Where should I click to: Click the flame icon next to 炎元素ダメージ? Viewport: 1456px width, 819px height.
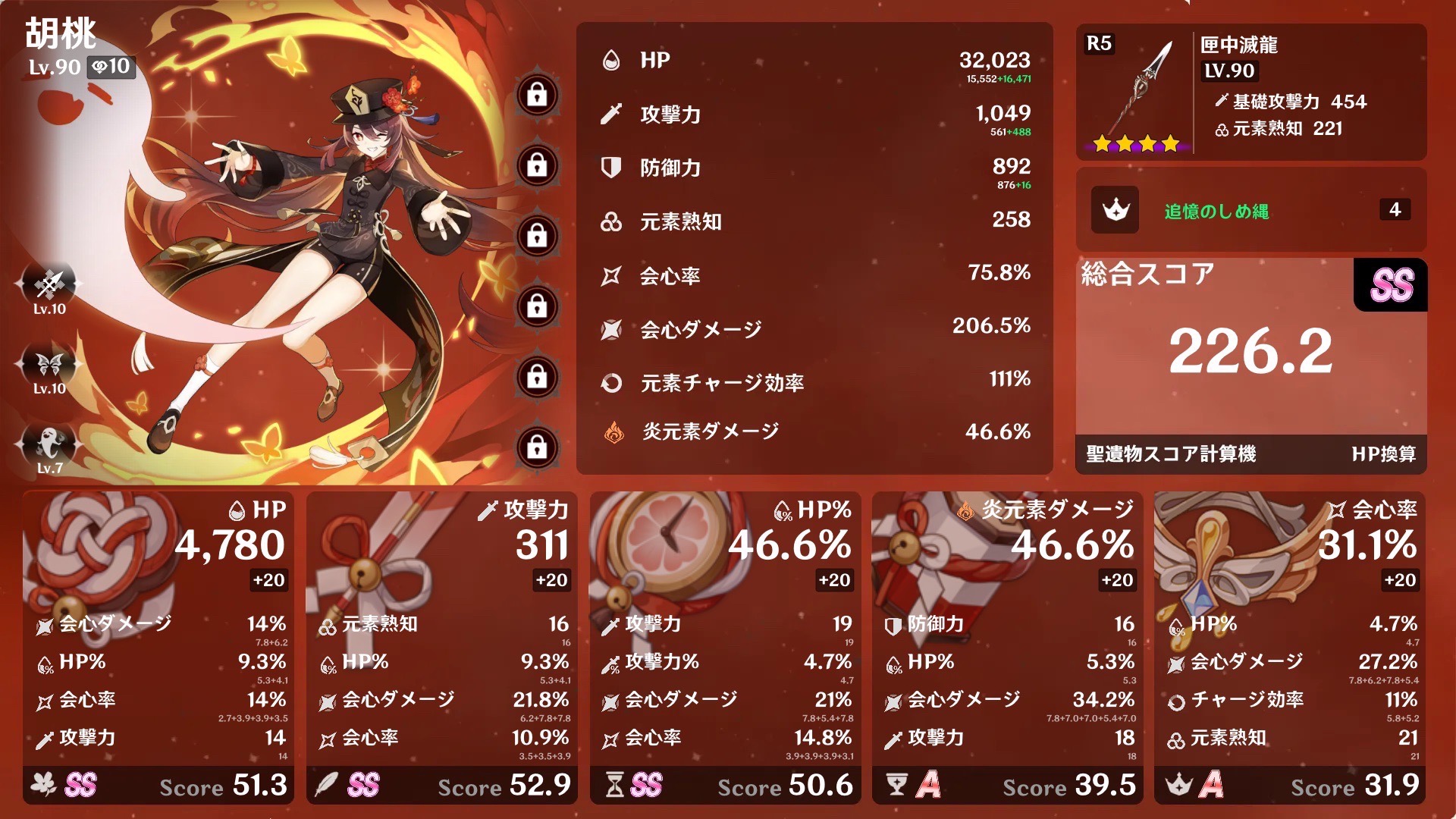point(614,431)
